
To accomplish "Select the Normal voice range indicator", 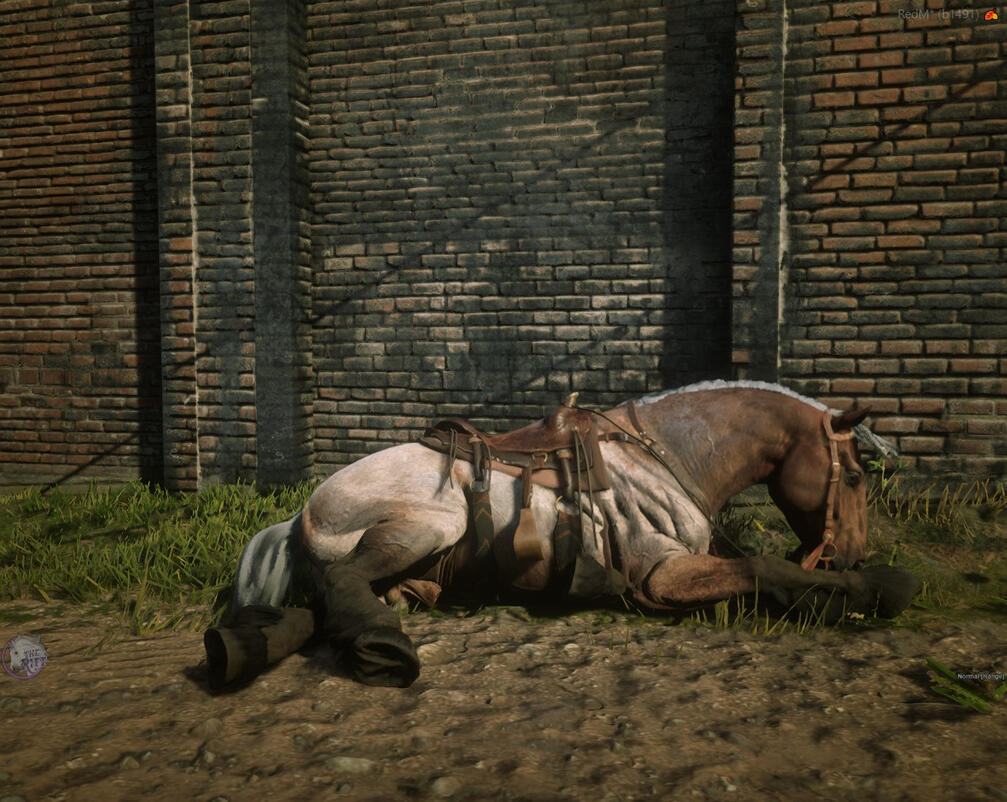I will pos(979,676).
